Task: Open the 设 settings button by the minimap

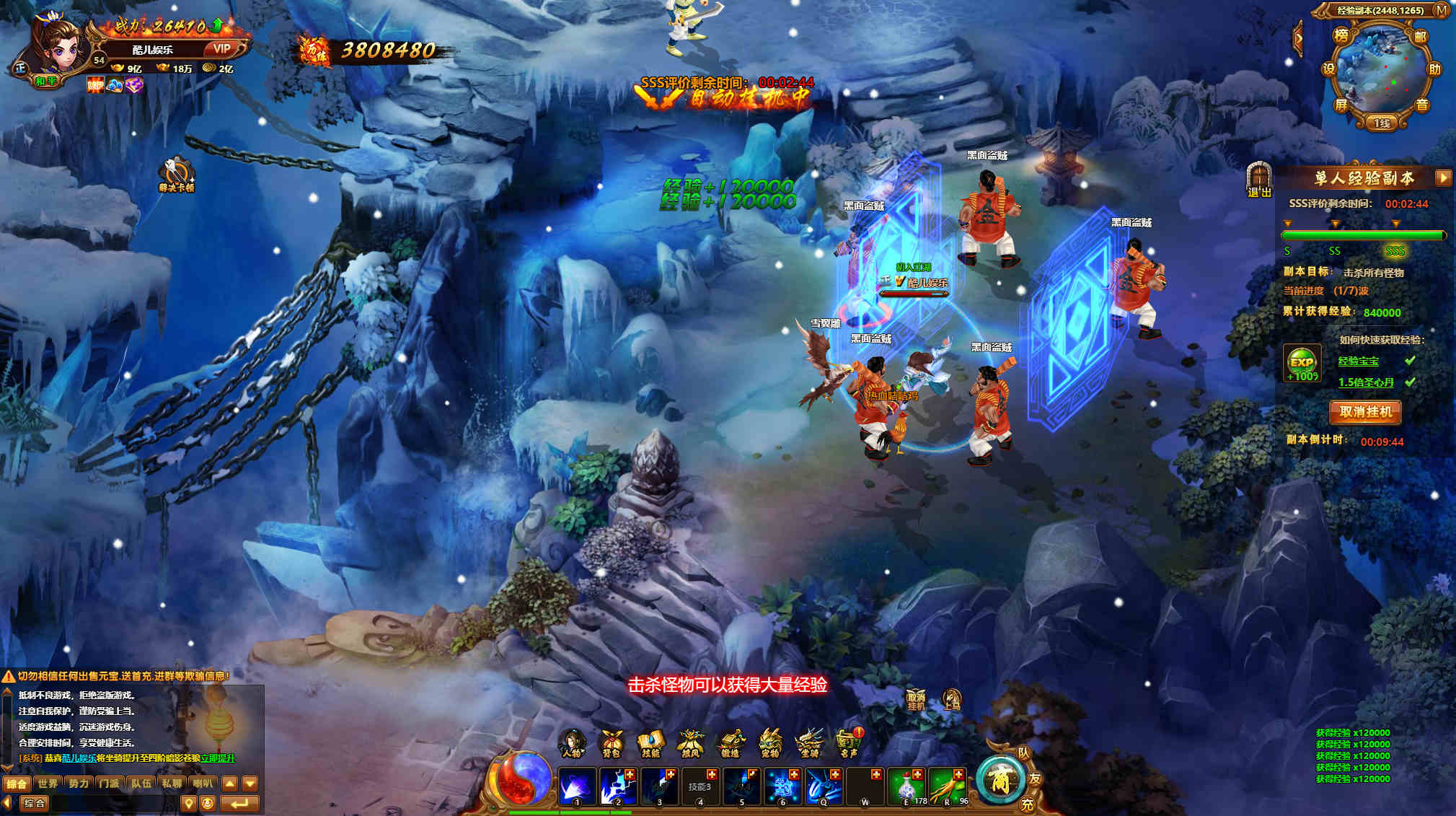Action: [1328, 69]
